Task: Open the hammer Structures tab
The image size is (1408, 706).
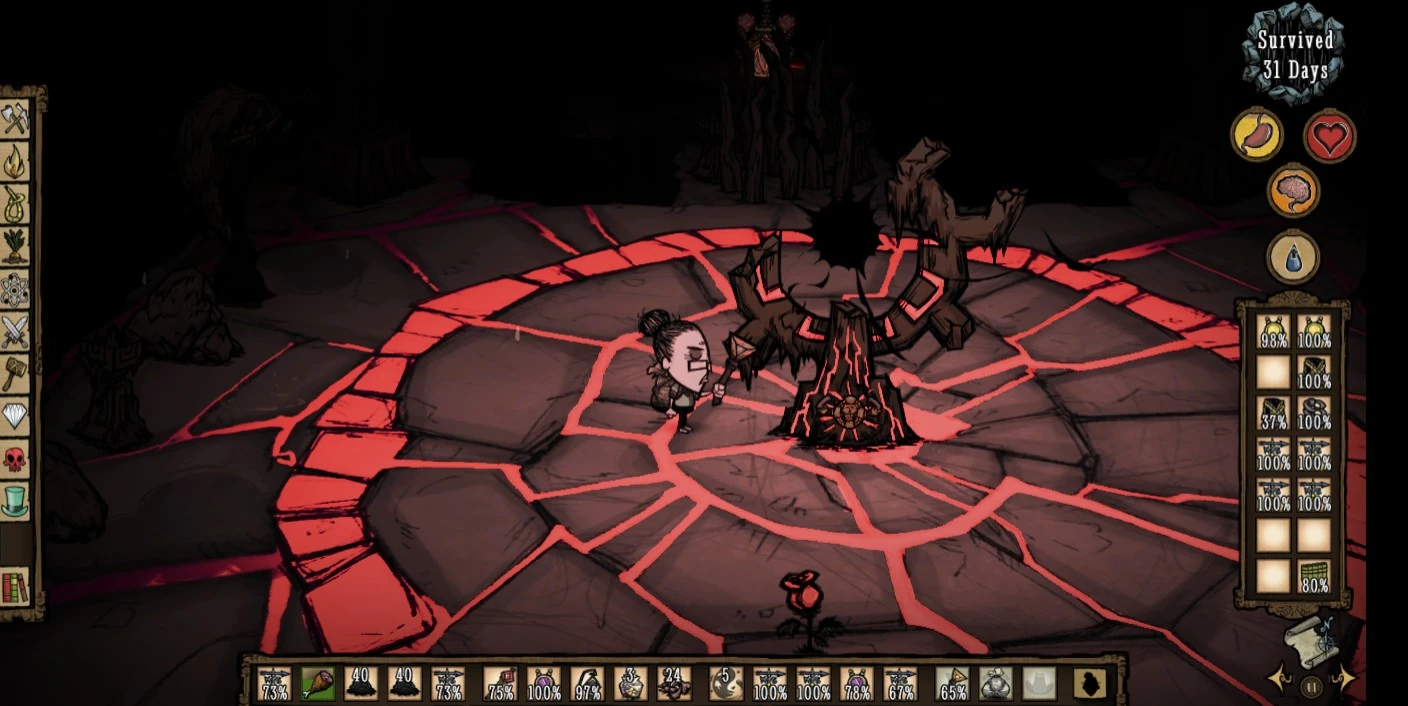Action: point(15,374)
